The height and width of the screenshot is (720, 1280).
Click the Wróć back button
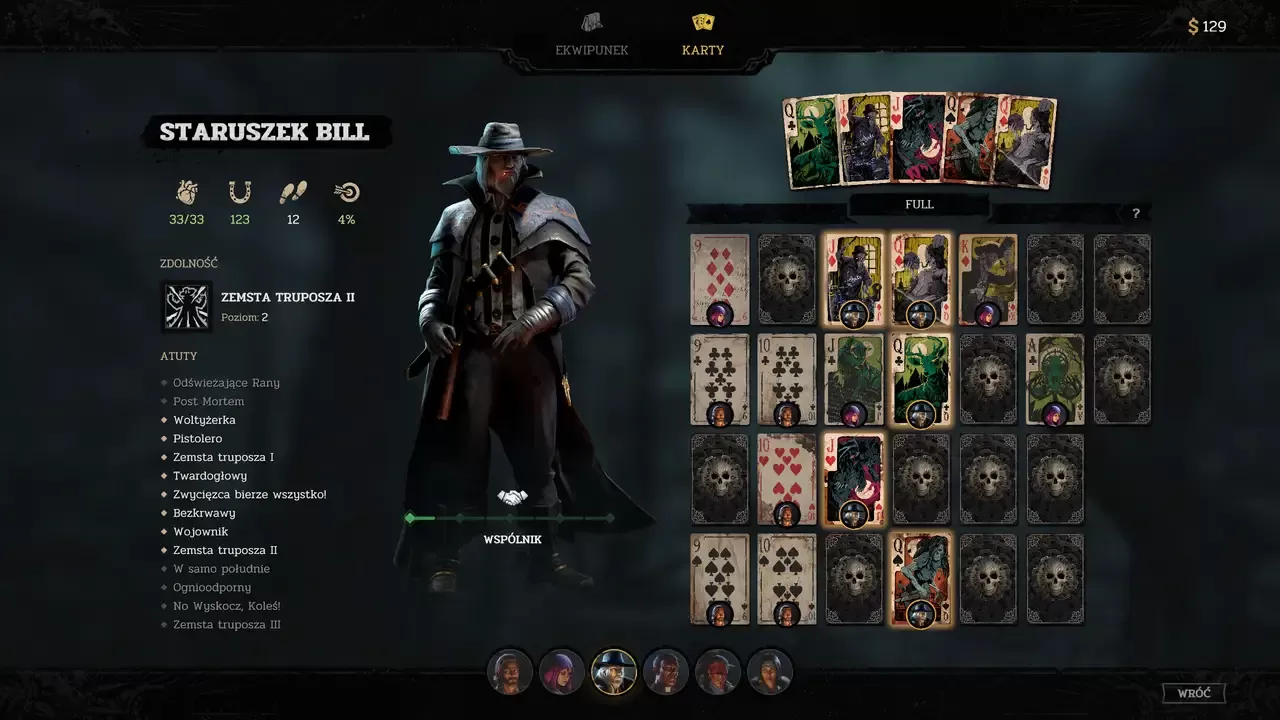1193,693
